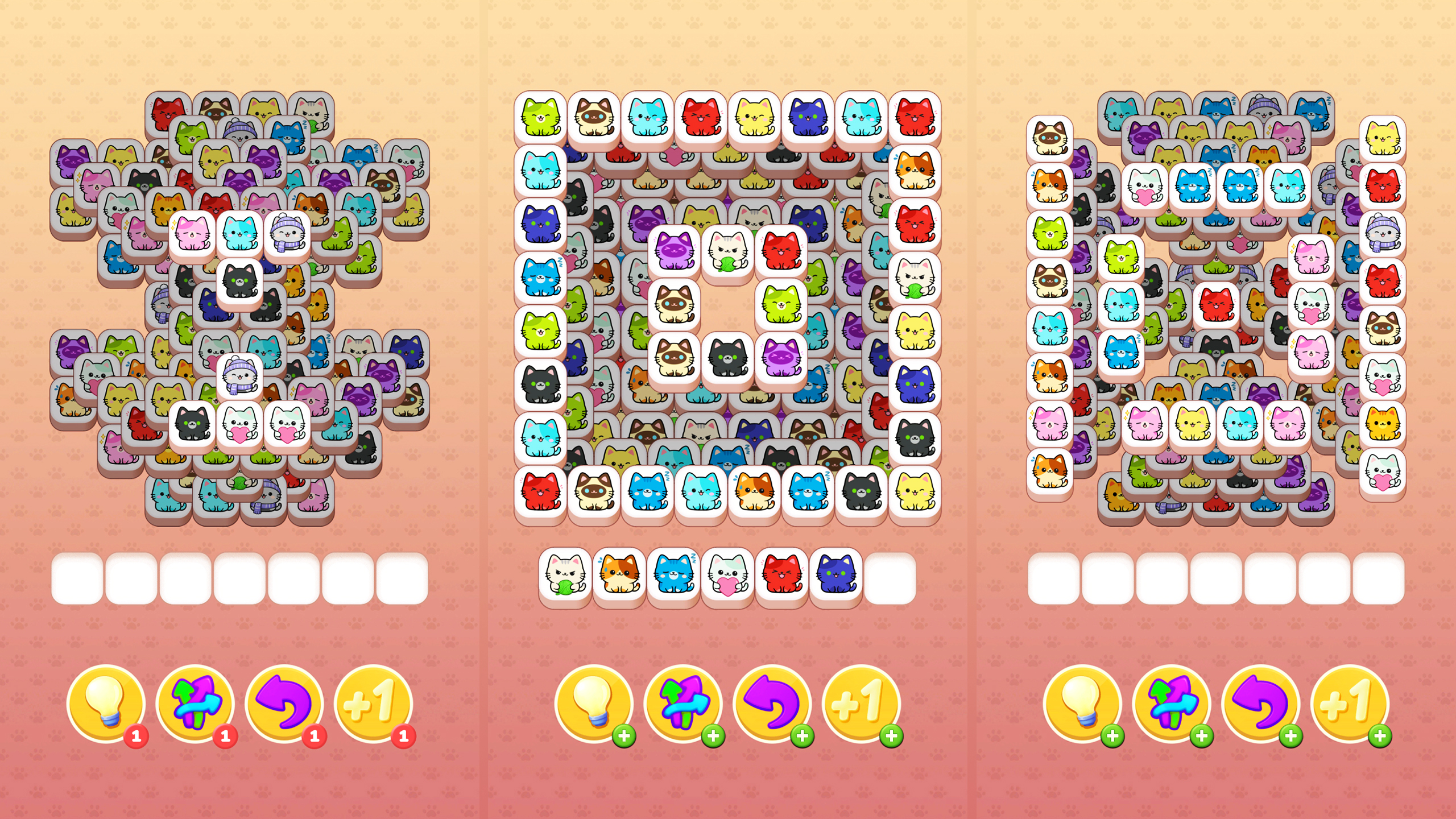The height and width of the screenshot is (819, 1456).
Task: Activate the hint lightbulb booster in the left panel
Action: tap(108, 702)
